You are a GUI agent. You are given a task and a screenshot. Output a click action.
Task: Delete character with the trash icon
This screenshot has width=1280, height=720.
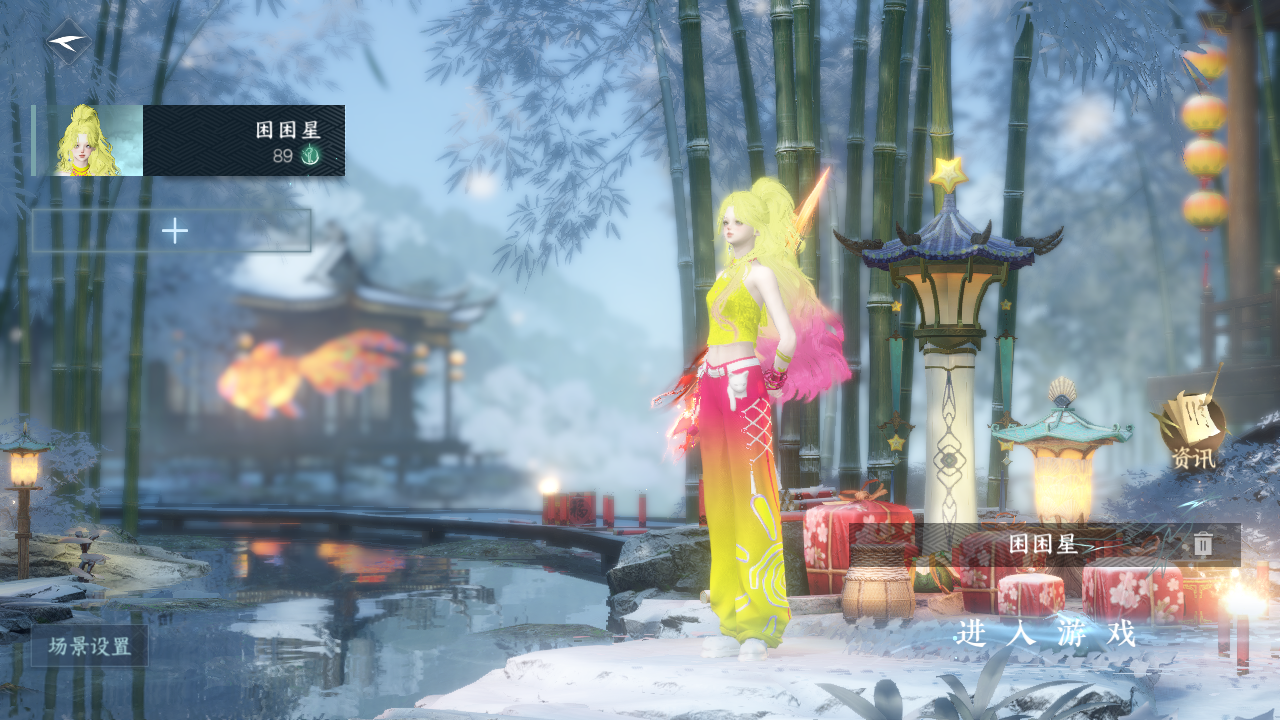pyautogui.click(x=1203, y=544)
